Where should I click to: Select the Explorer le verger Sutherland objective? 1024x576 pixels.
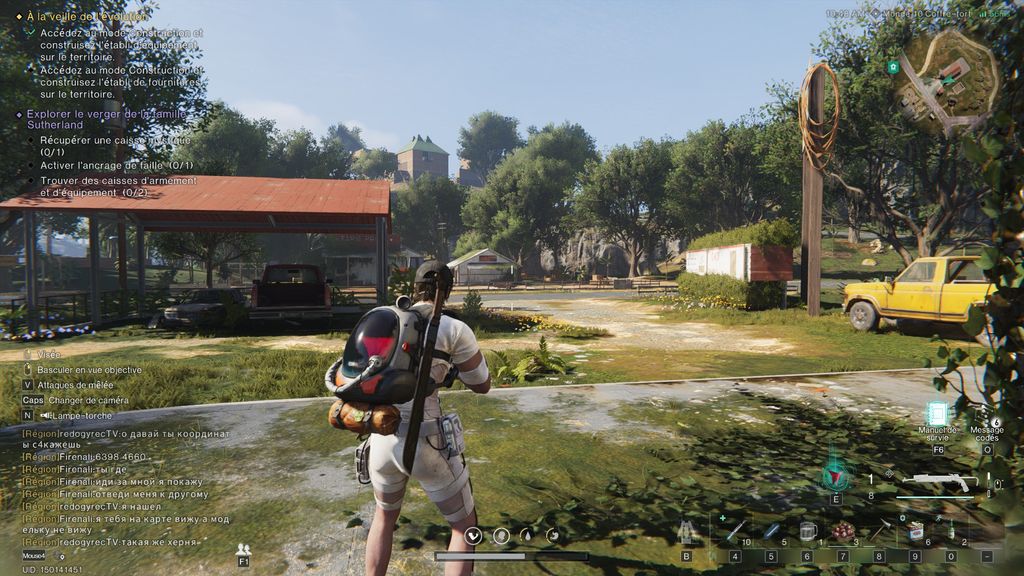(x=105, y=120)
